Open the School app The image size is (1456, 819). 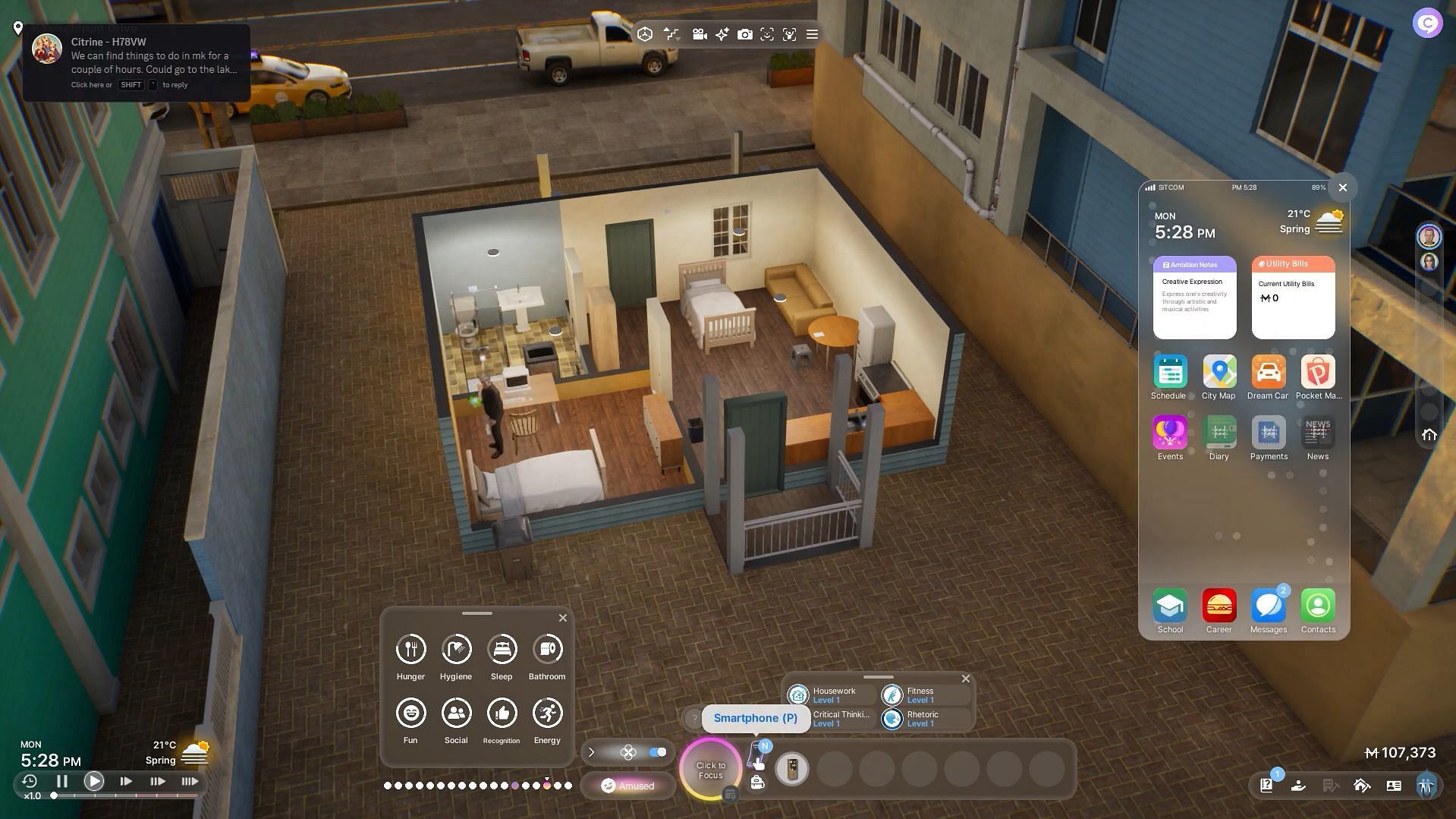coord(1169,606)
